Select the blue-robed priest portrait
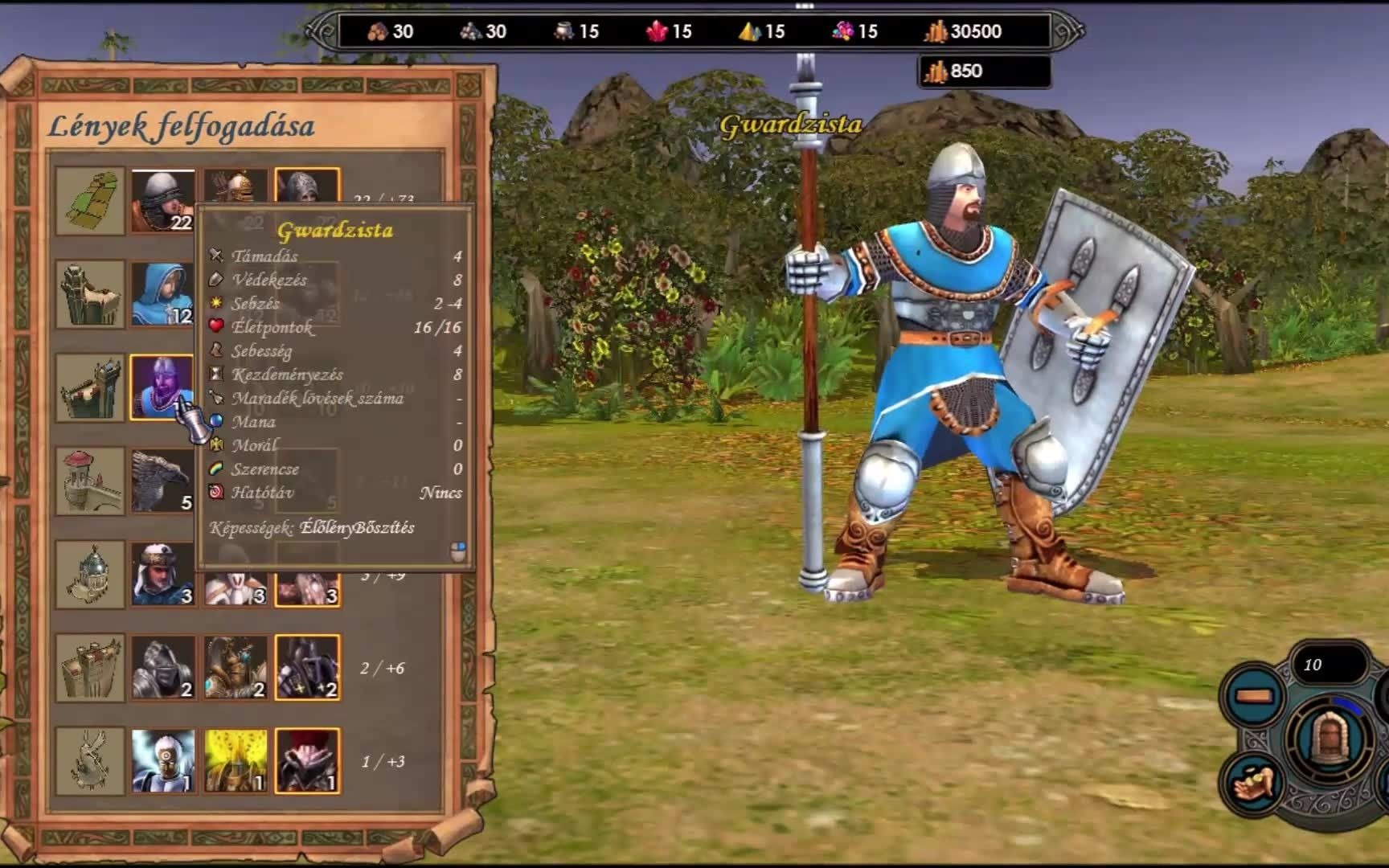 point(162,574)
